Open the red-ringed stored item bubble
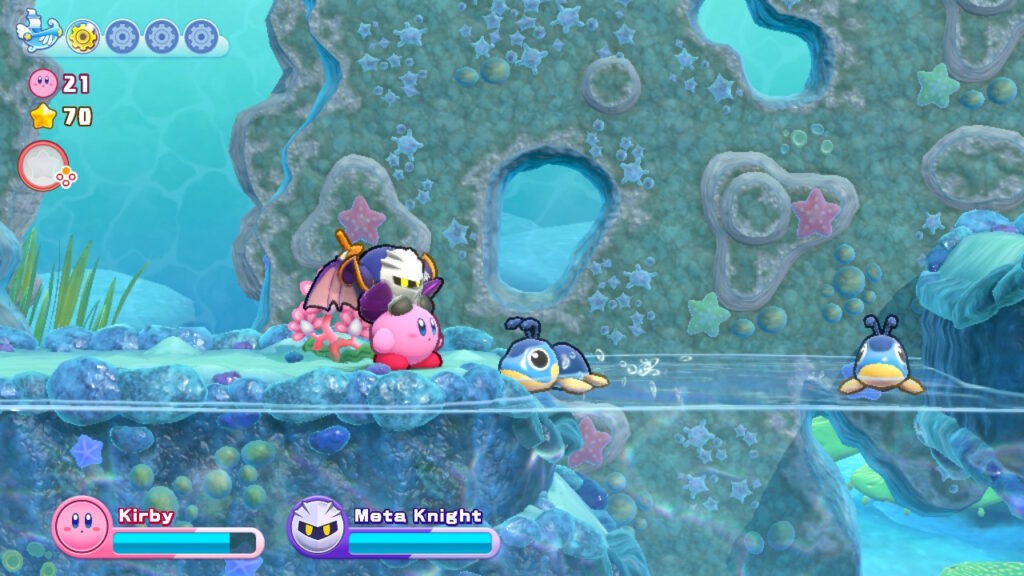 coord(43,166)
